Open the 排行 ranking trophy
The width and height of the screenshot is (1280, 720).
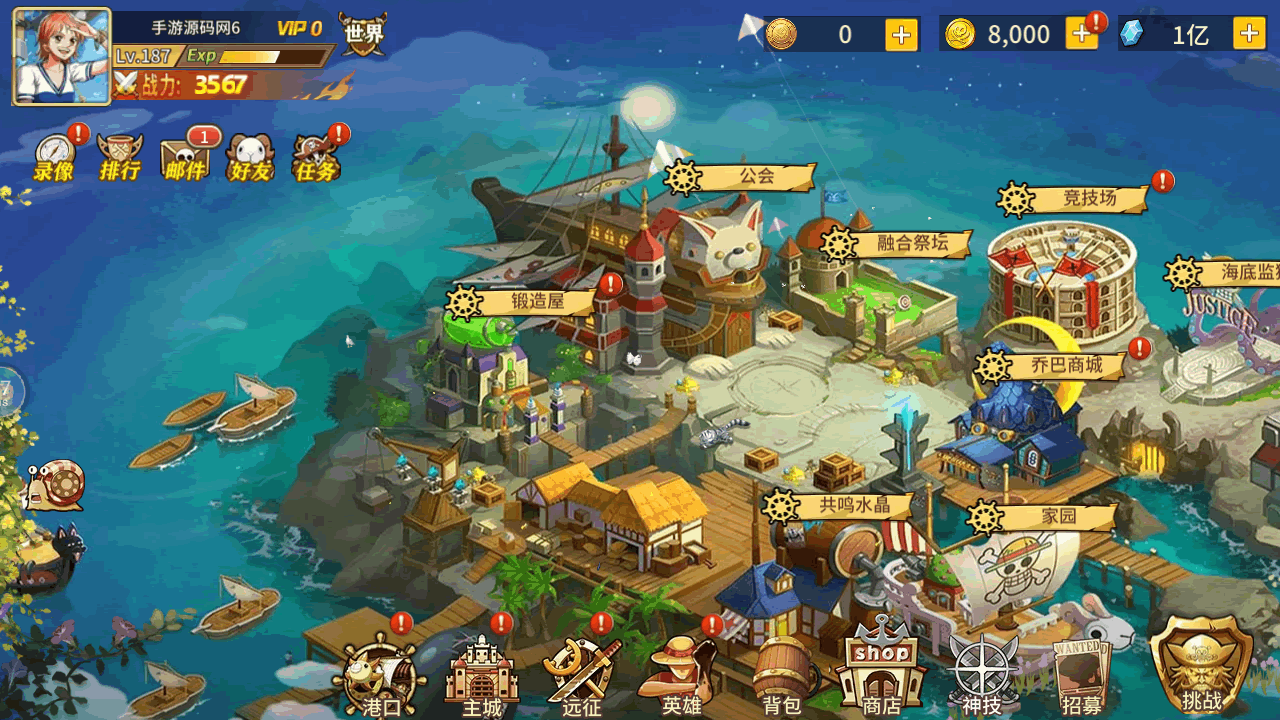tap(120, 158)
